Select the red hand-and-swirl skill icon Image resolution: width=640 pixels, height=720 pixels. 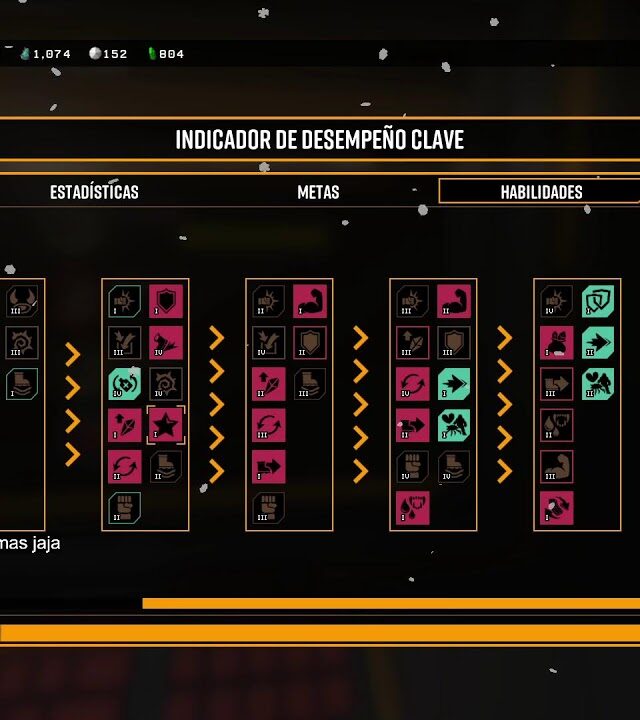pyautogui.click(x=556, y=507)
